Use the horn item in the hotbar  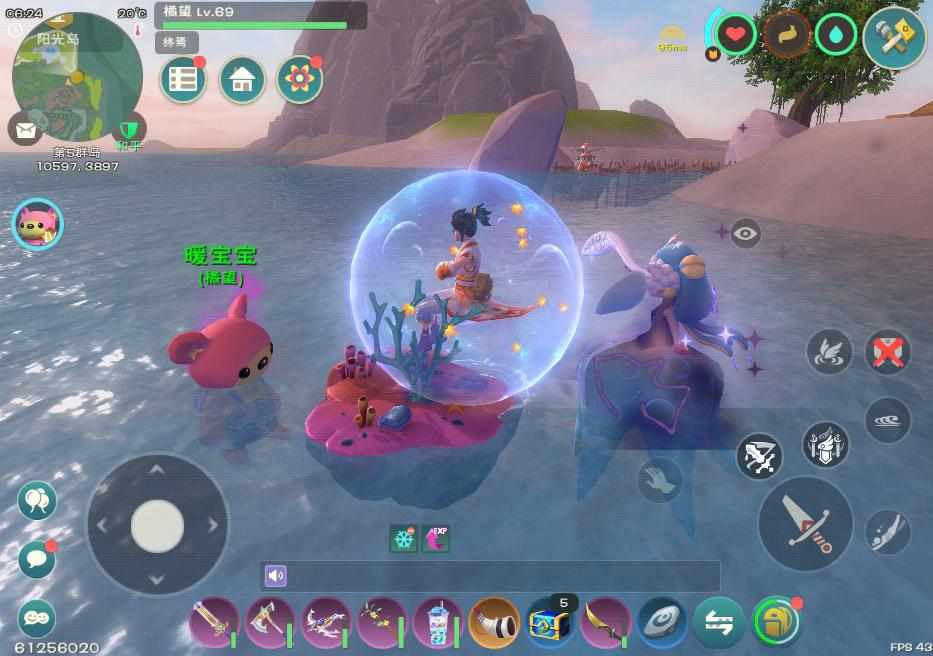[494, 622]
